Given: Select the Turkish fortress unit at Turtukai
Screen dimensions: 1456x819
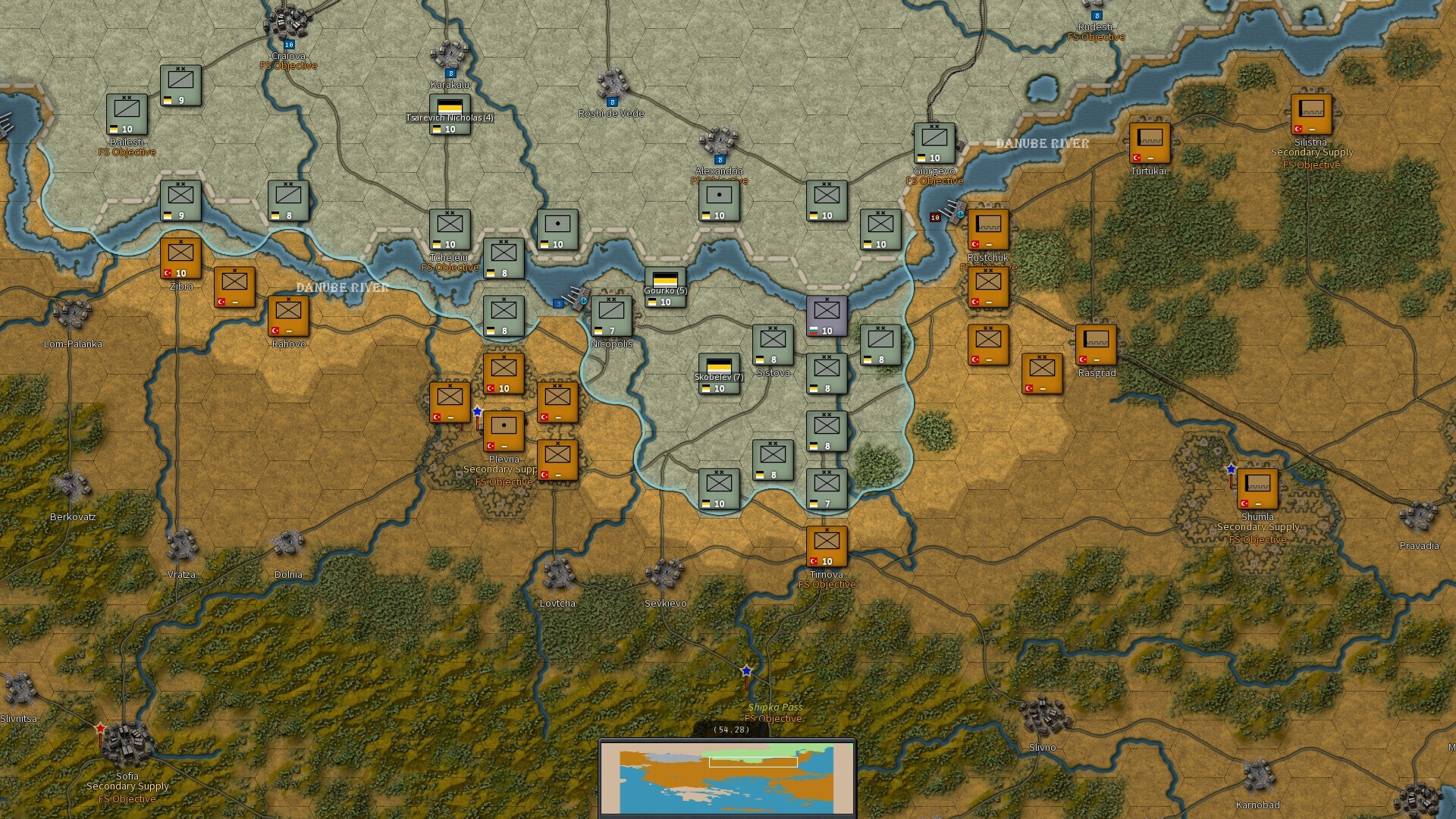Looking at the screenshot, I should point(1150,144).
